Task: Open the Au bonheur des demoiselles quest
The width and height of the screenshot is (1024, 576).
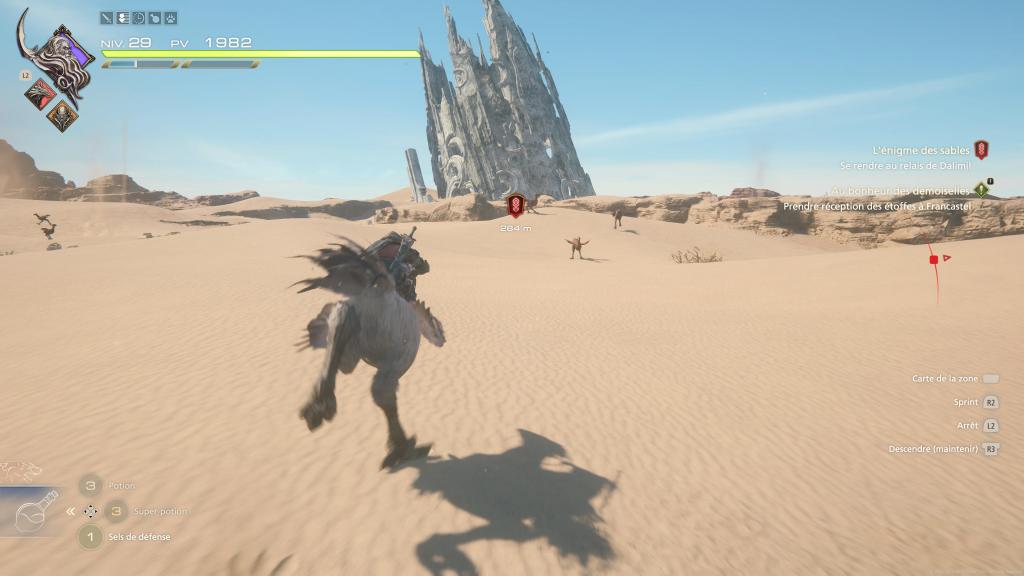Action: [x=900, y=190]
